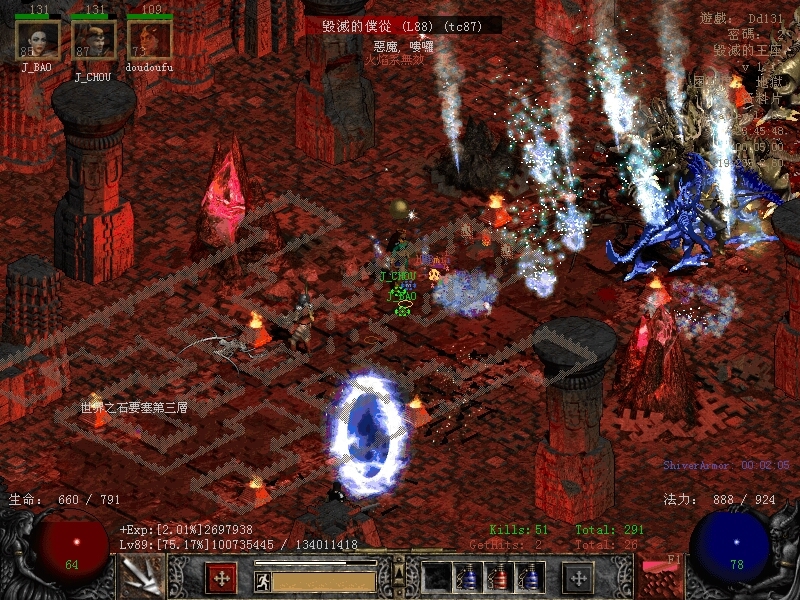Click J_BAO's party portrait
This screenshot has width=800, height=600.
pyautogui.click(x=38, y=41)
